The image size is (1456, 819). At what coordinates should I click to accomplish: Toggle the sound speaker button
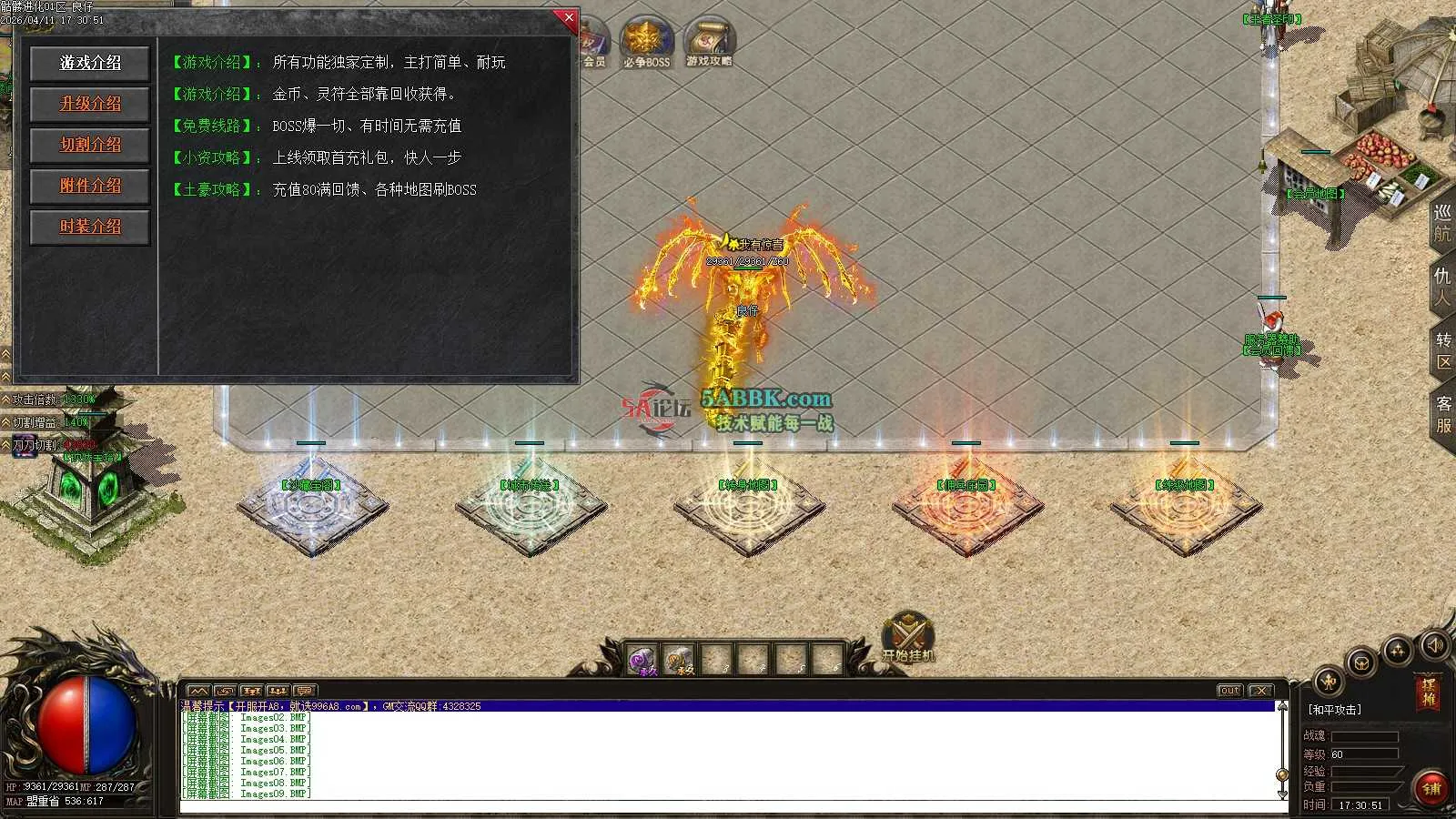pos(1435,645)
